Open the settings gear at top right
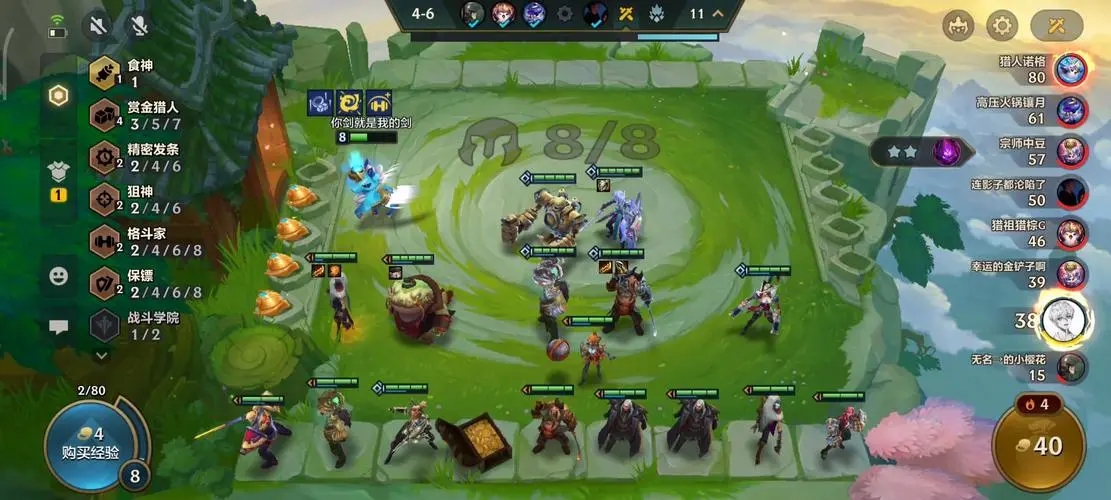This screenshot has width=1111, height=500. tap(1002, 25)
